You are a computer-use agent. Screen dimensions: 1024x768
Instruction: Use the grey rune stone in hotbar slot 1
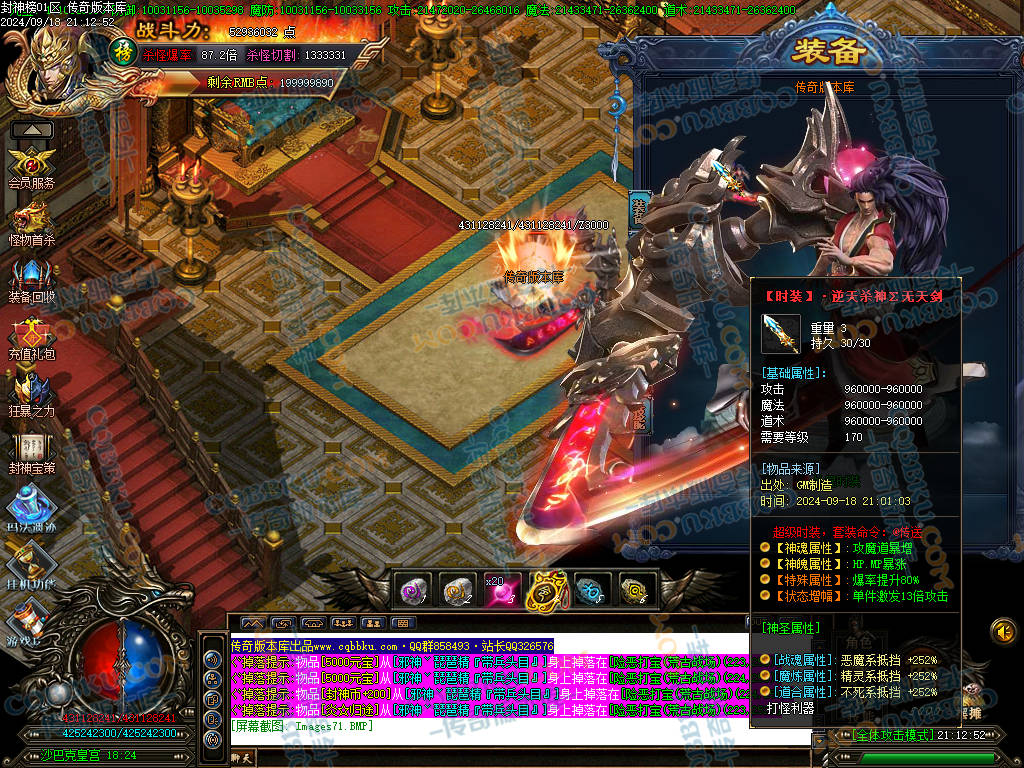click(413, 590)
